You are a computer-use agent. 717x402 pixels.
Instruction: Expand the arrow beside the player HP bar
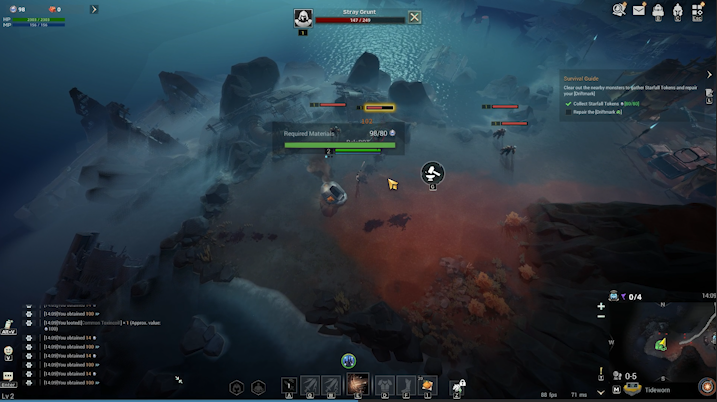[x=94, y=9]
